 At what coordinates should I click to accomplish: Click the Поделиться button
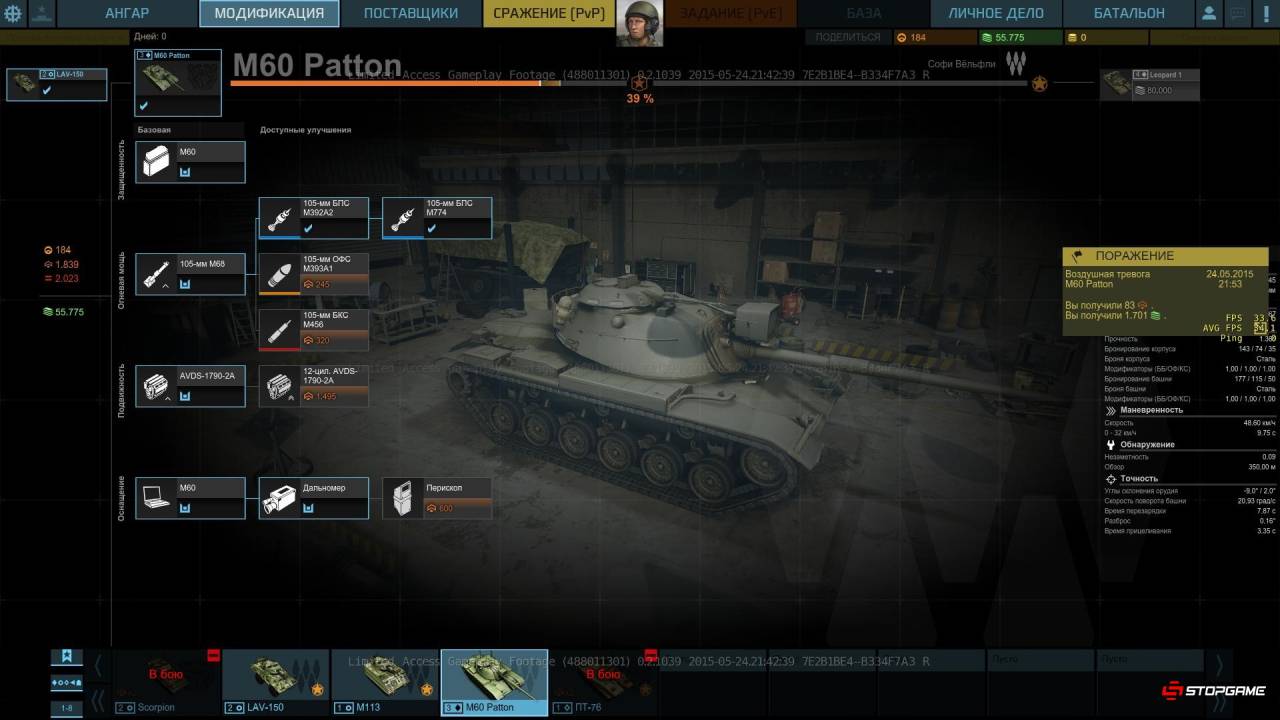coord(847,37)
